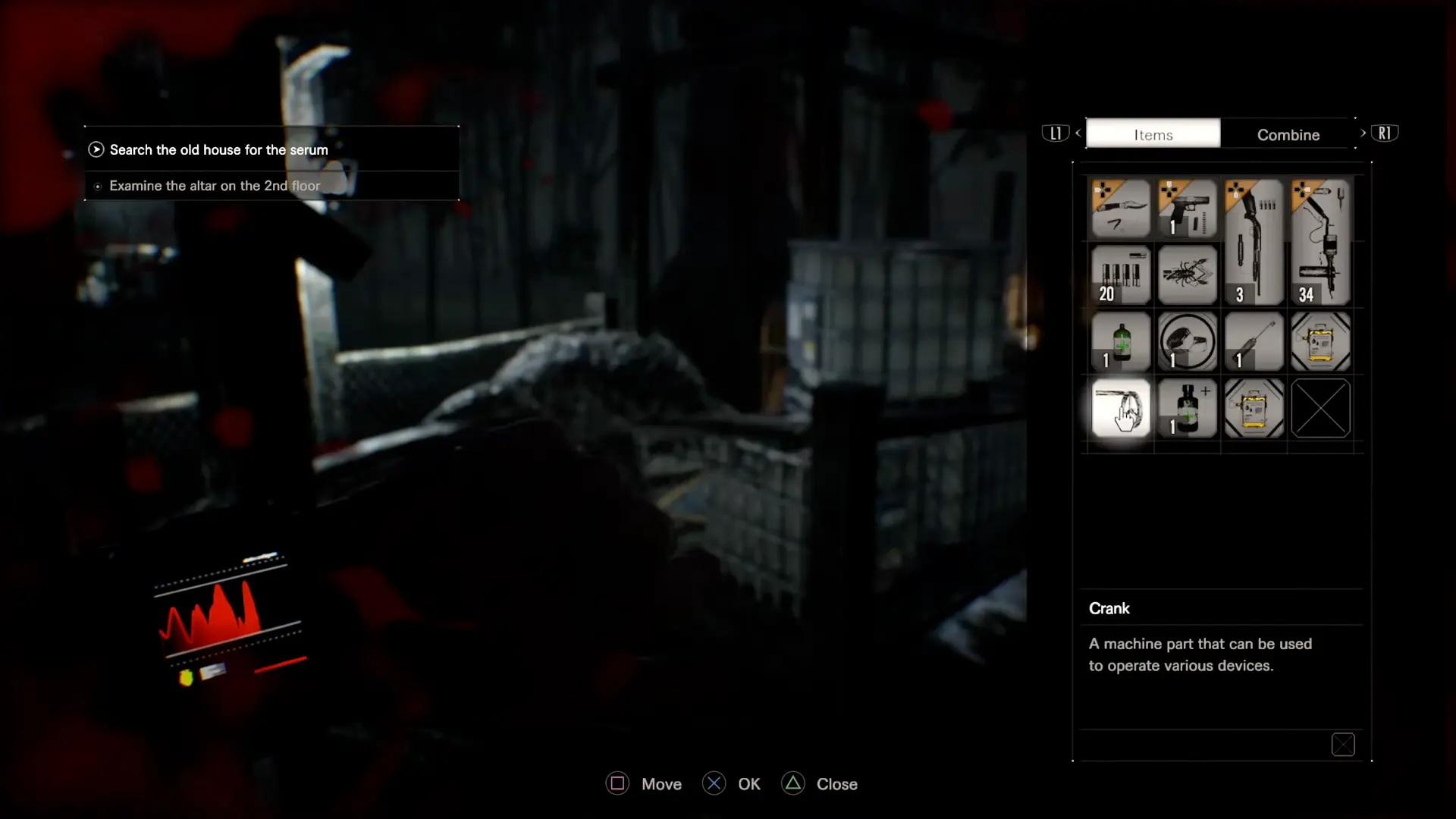The height and width of the screenshot is (819, 1456).
Task: Select the objective 'Examine the altar on the 2nd floor'
Action: click(x=215, y=185)
